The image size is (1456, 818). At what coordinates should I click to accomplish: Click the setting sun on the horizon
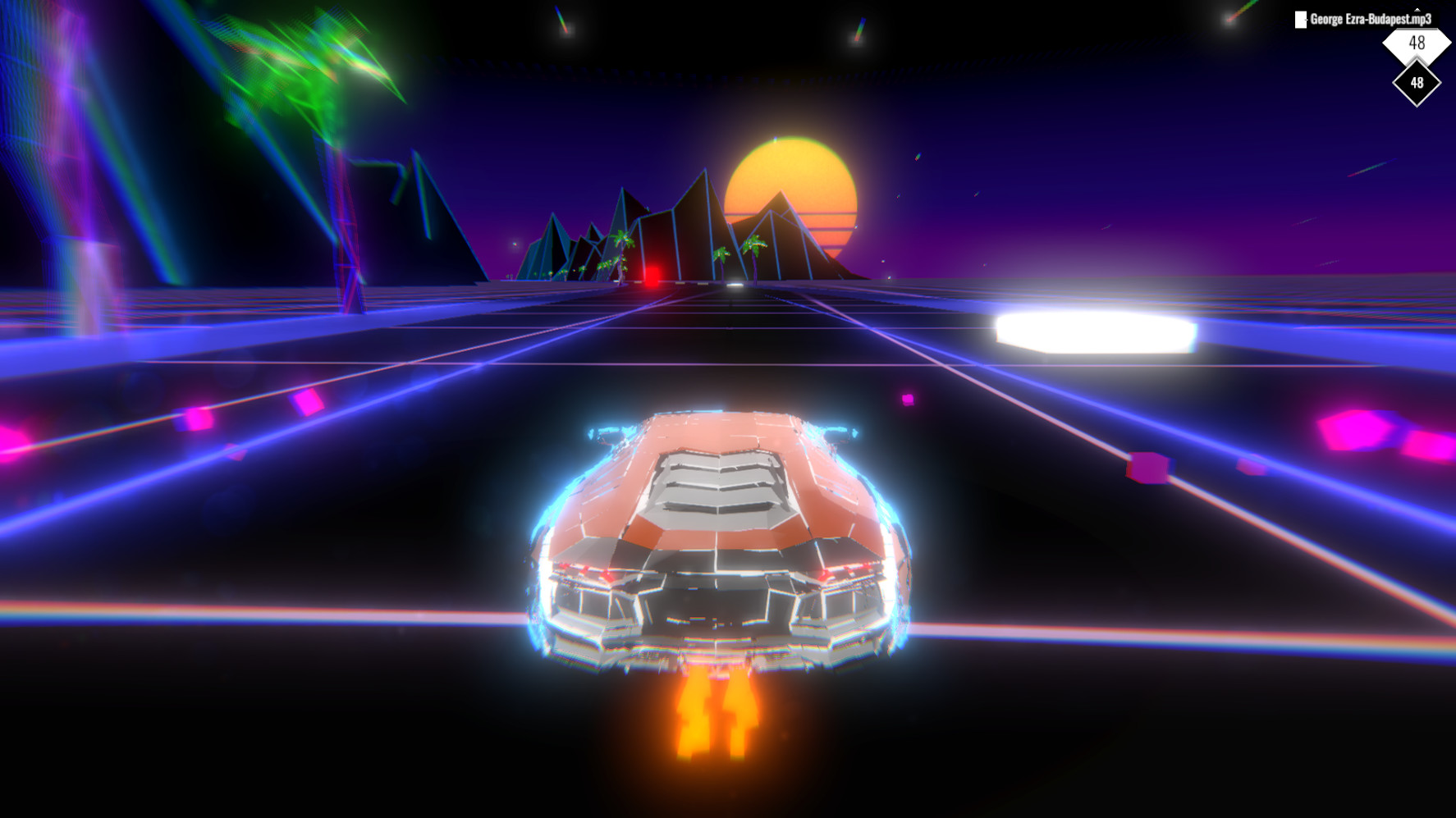point(792,193)
